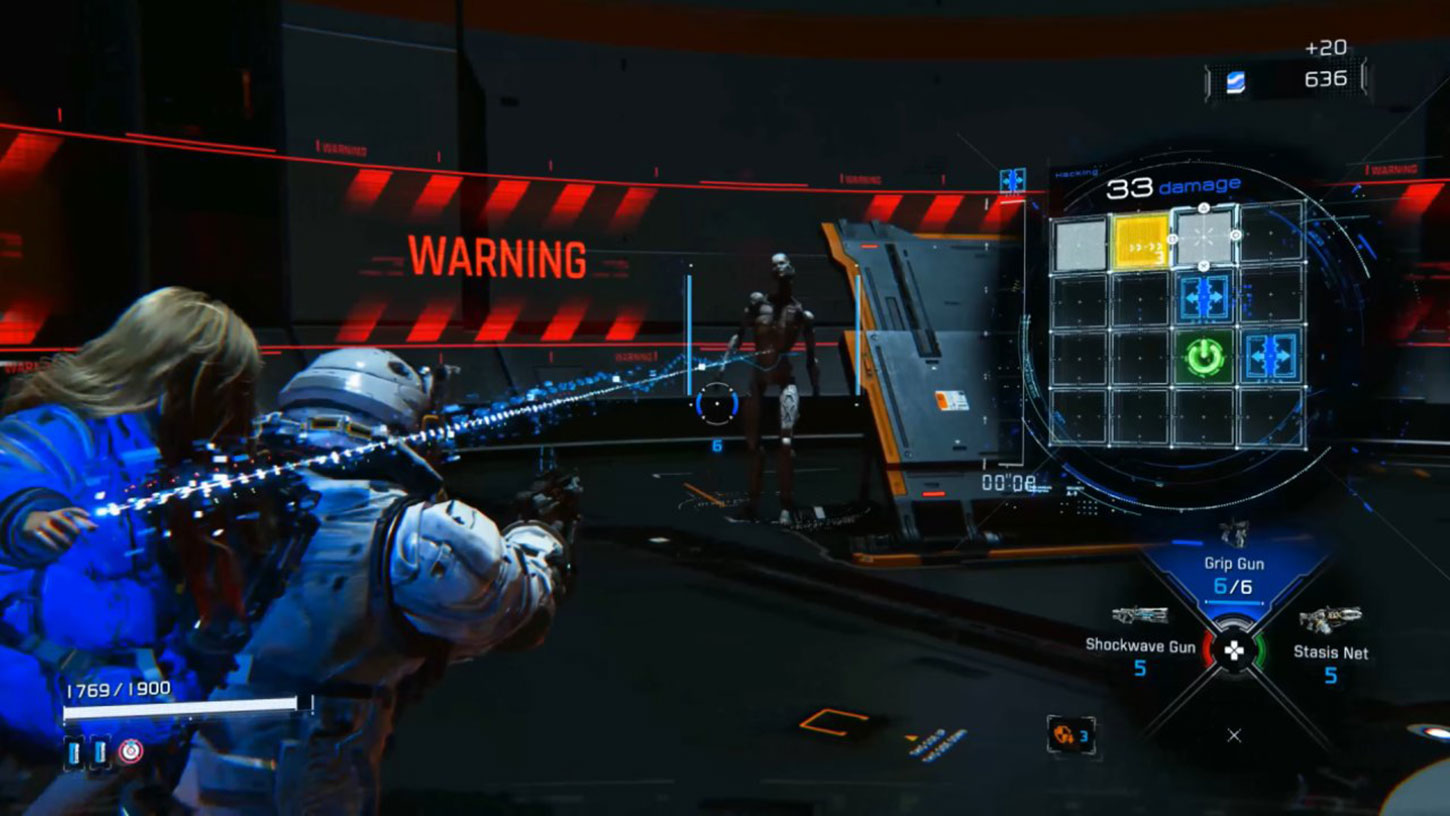Choose the Grip Gun weapon slot
1450x816 pixels.
click(1233, 573)
